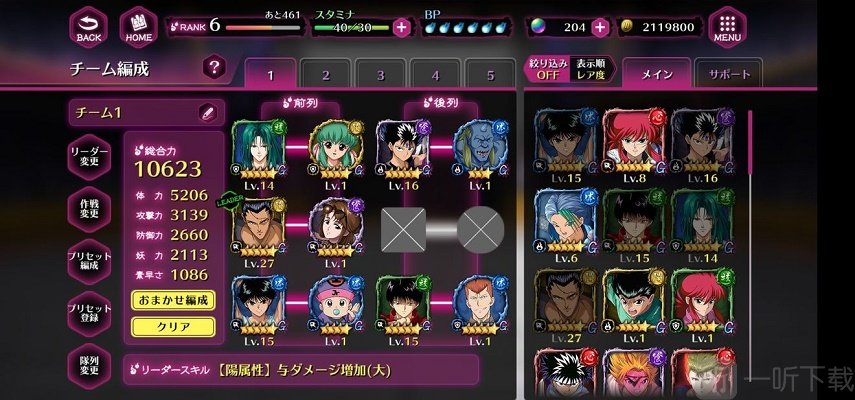Image resolution: width=855 pixels, height=400 pixels.
Task: Toggle the 絞り込み filter
Action: click(x=547, y=70)
